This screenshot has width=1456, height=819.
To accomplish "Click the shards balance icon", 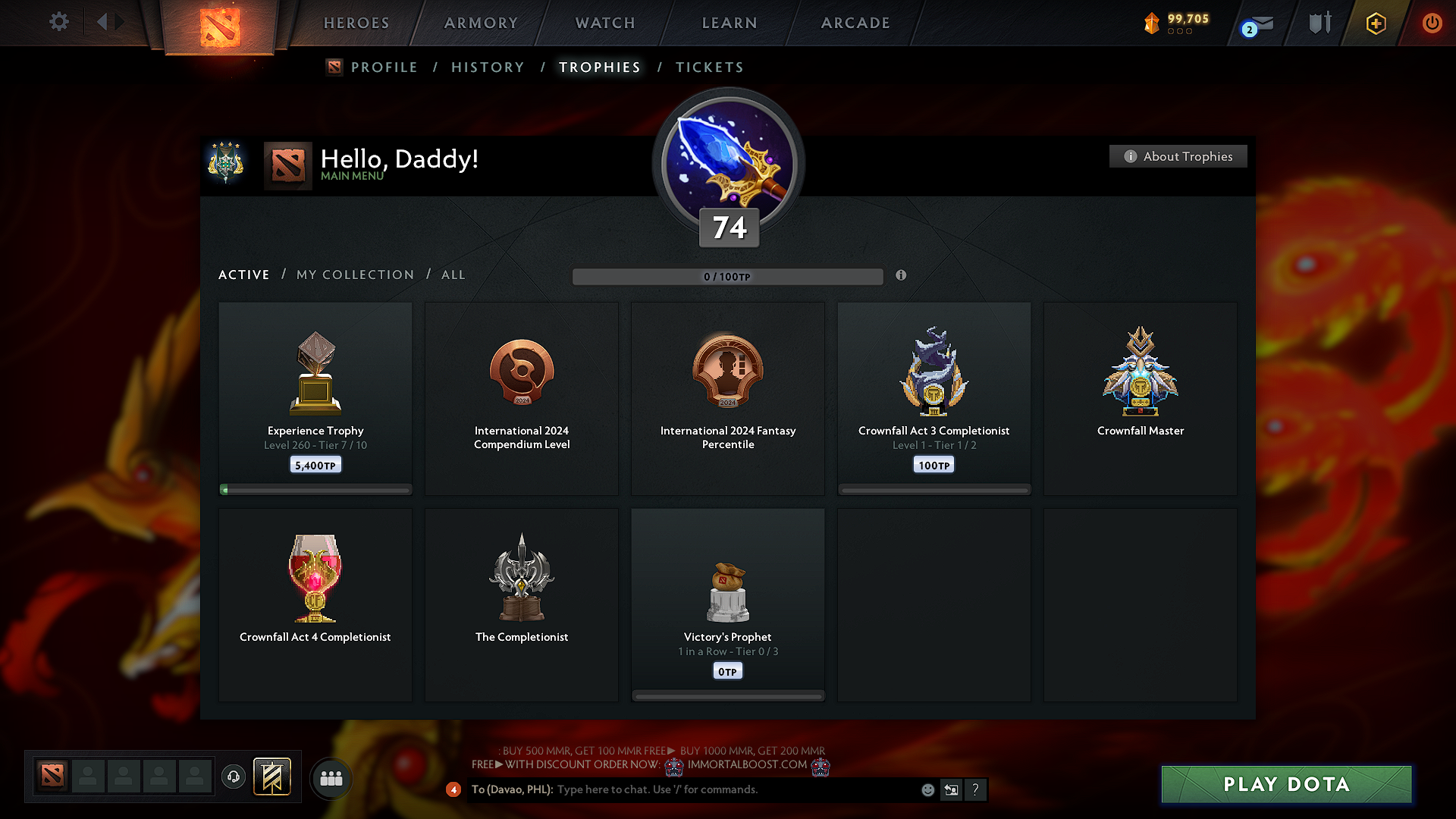I will tap(1152, 23).
